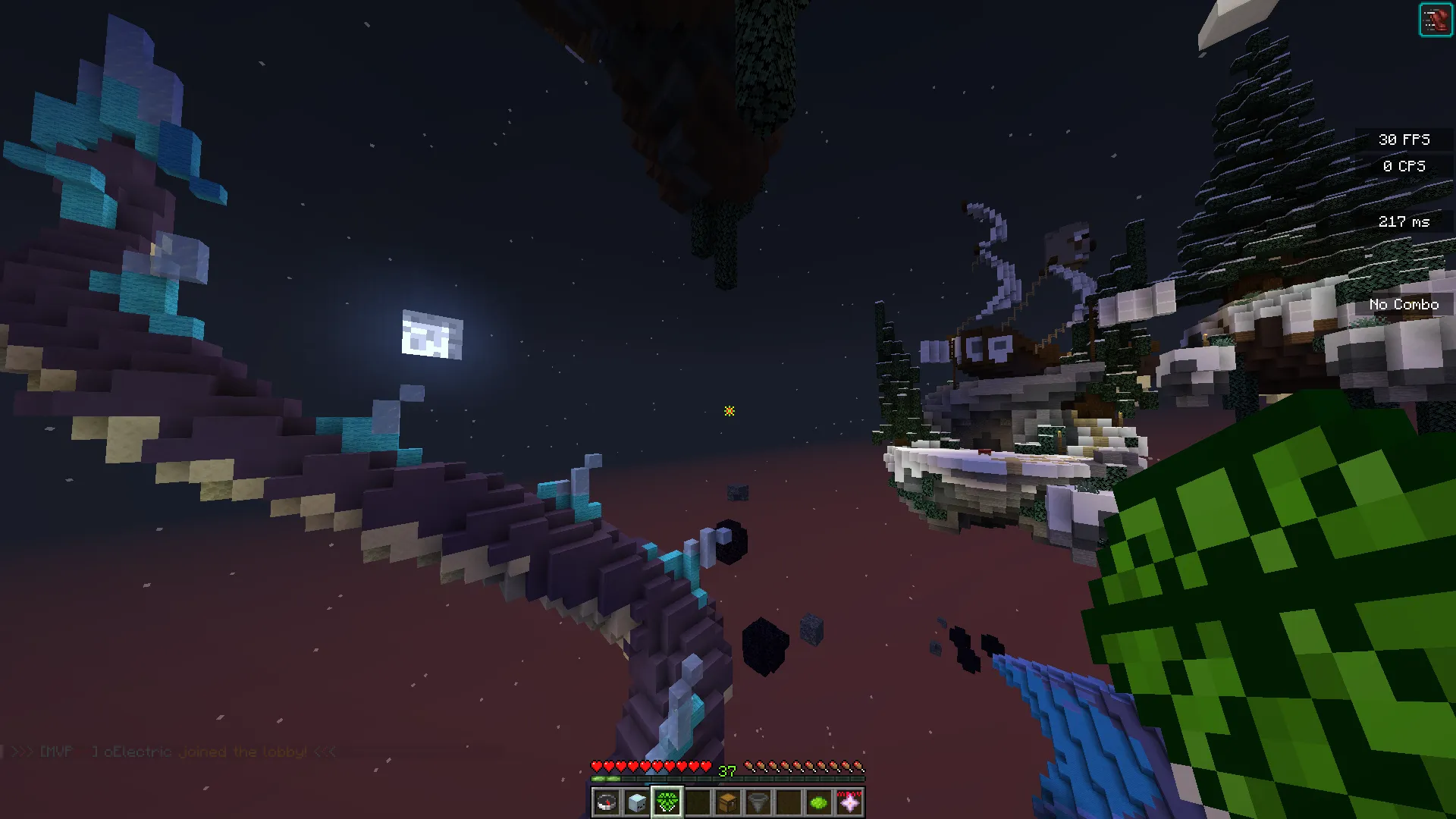Expand the 217 ms ping display
The width and height of the screenshot is (1456, 819).
[x=1404, y=221]
